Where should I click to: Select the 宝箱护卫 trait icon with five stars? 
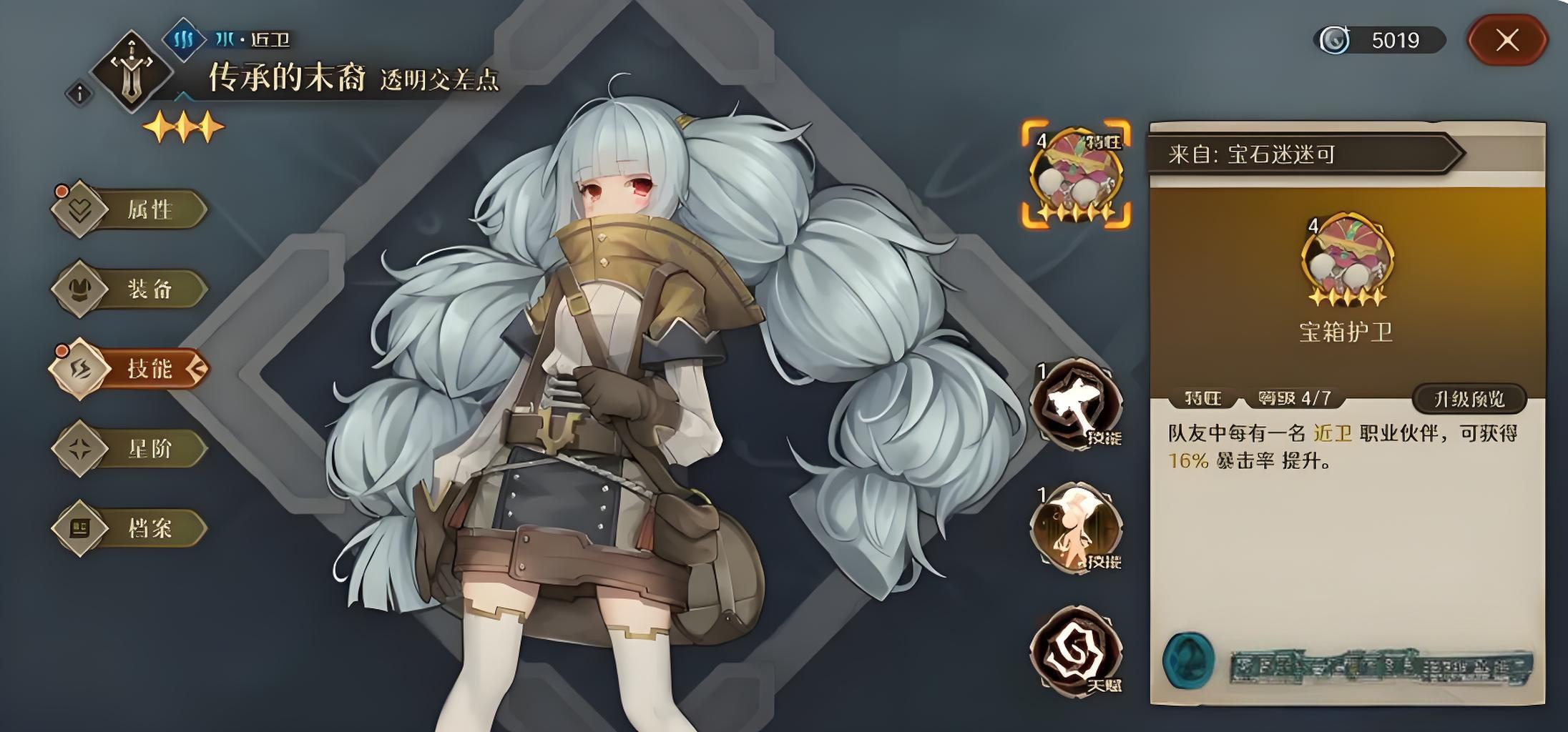[x=1076, y=174]
